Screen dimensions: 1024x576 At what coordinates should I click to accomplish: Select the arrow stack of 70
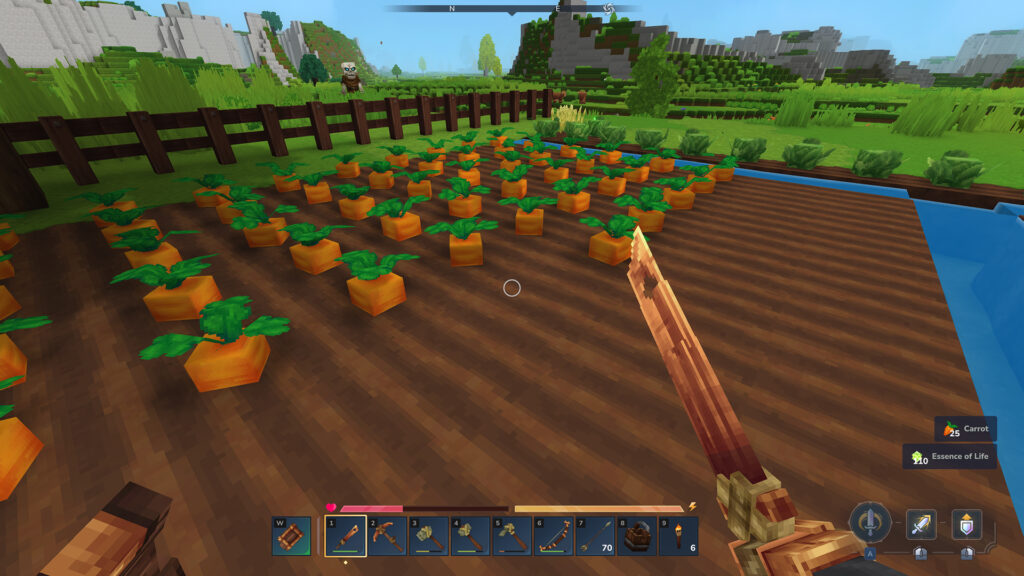[x=595, y=536]
